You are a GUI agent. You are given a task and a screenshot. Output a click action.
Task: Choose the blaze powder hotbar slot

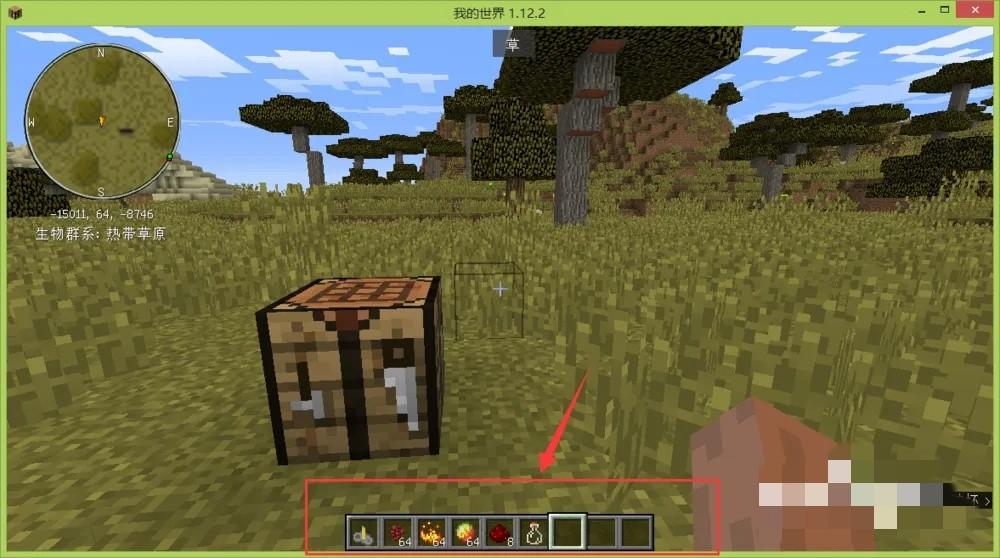[432, 531]
